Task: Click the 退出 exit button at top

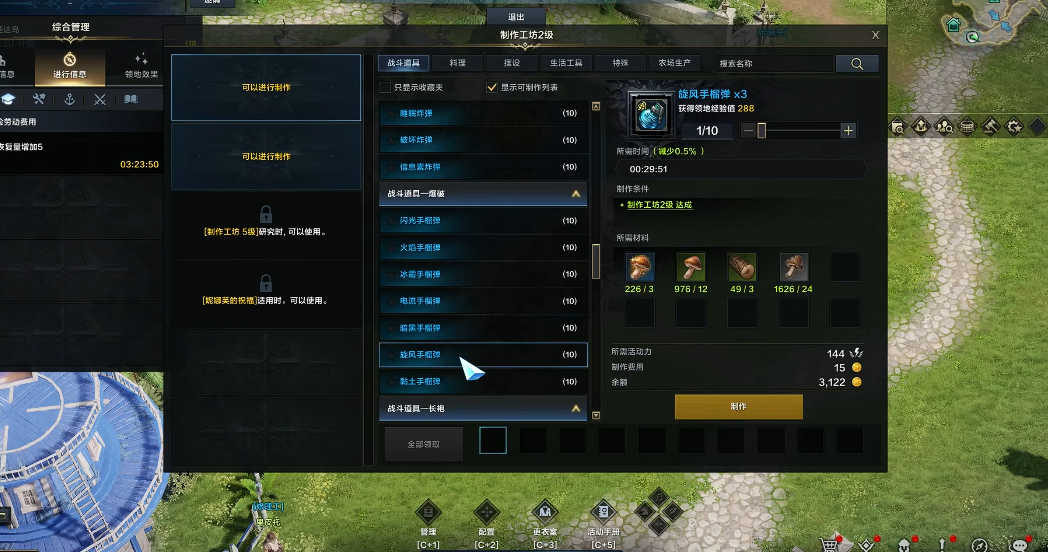Action: click(517, 17)
